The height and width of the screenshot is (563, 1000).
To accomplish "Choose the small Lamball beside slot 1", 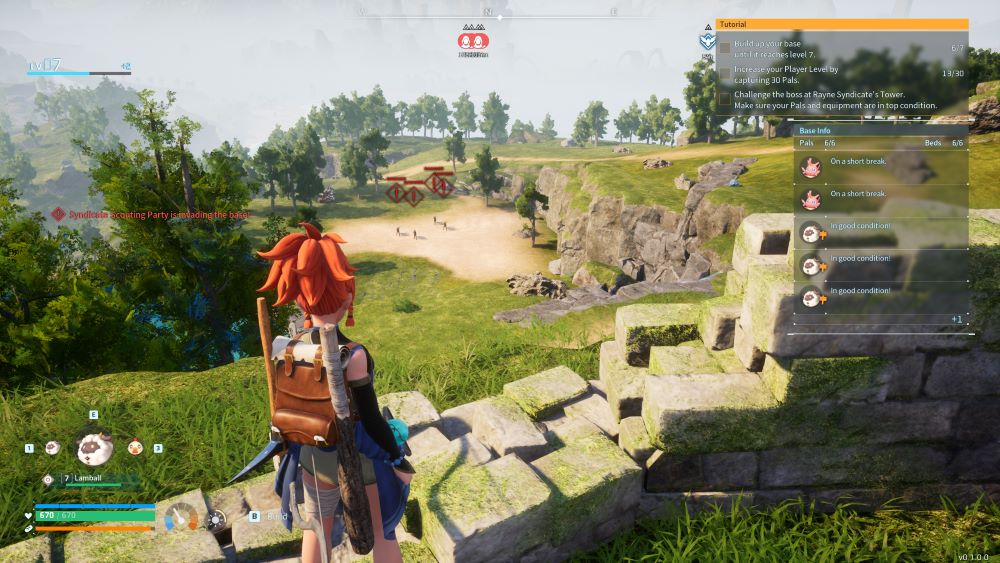I will tap(51, 448).
